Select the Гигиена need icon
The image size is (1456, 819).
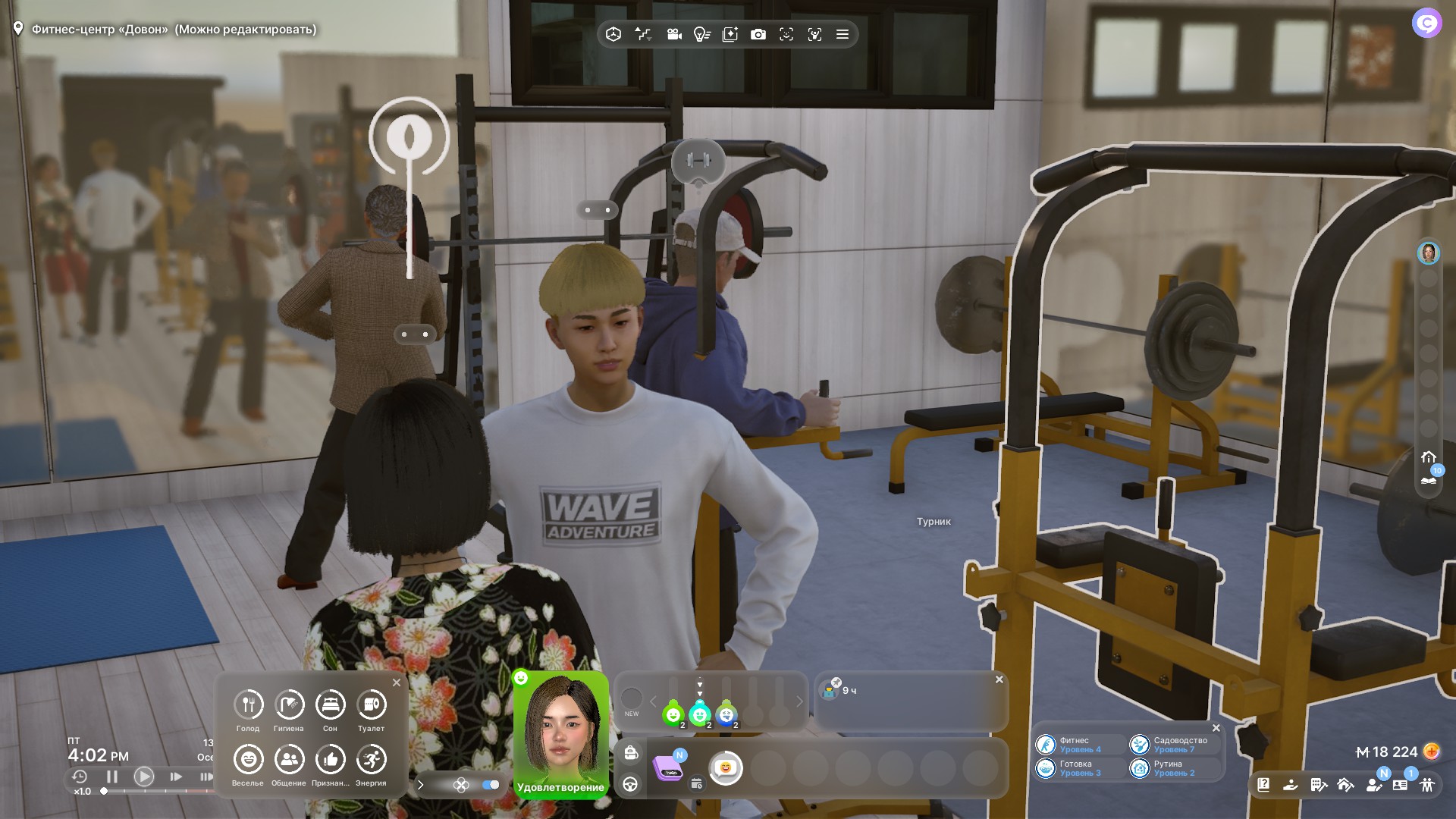click(289, 705)
